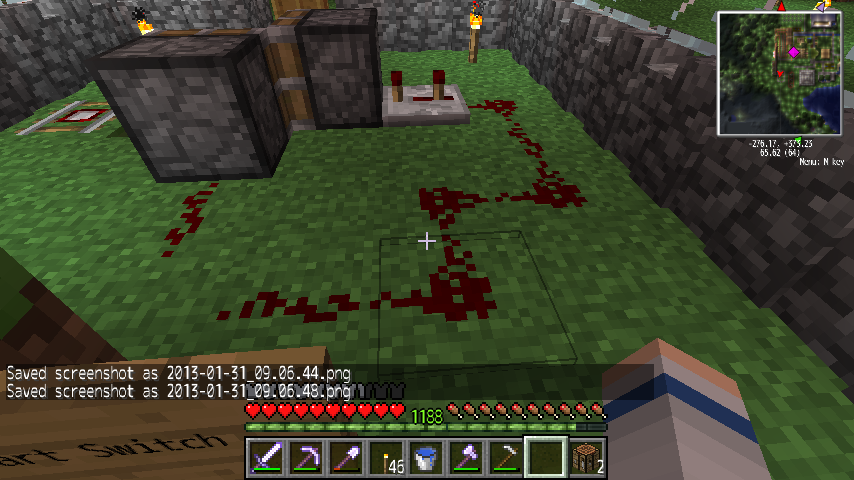Click the minimap in the corner
This screenshot has width=854, height=480.
[x=779, y=73]
